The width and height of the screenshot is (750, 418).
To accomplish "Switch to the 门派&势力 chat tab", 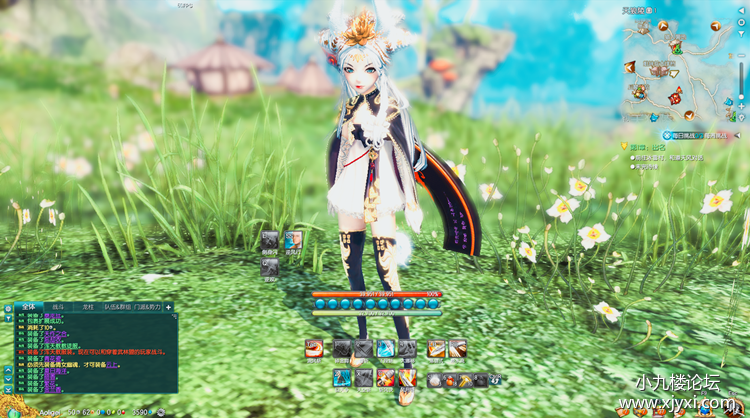I will click(x=148, y=306).
